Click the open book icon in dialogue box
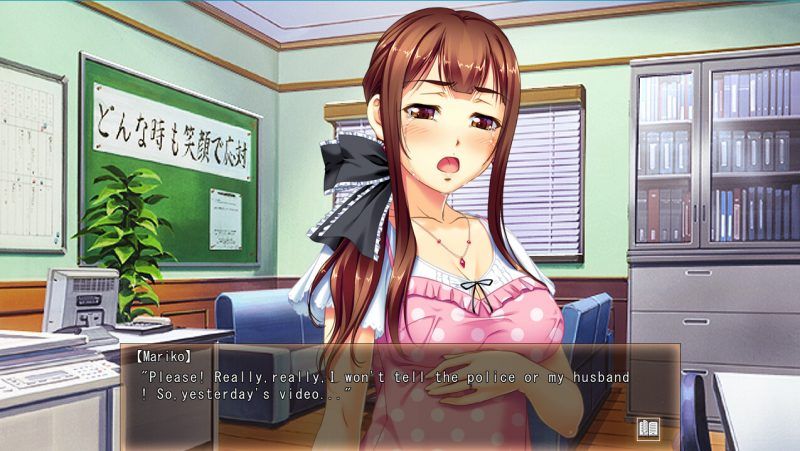This screenshot has width=800, height=451. click(647, 428)
